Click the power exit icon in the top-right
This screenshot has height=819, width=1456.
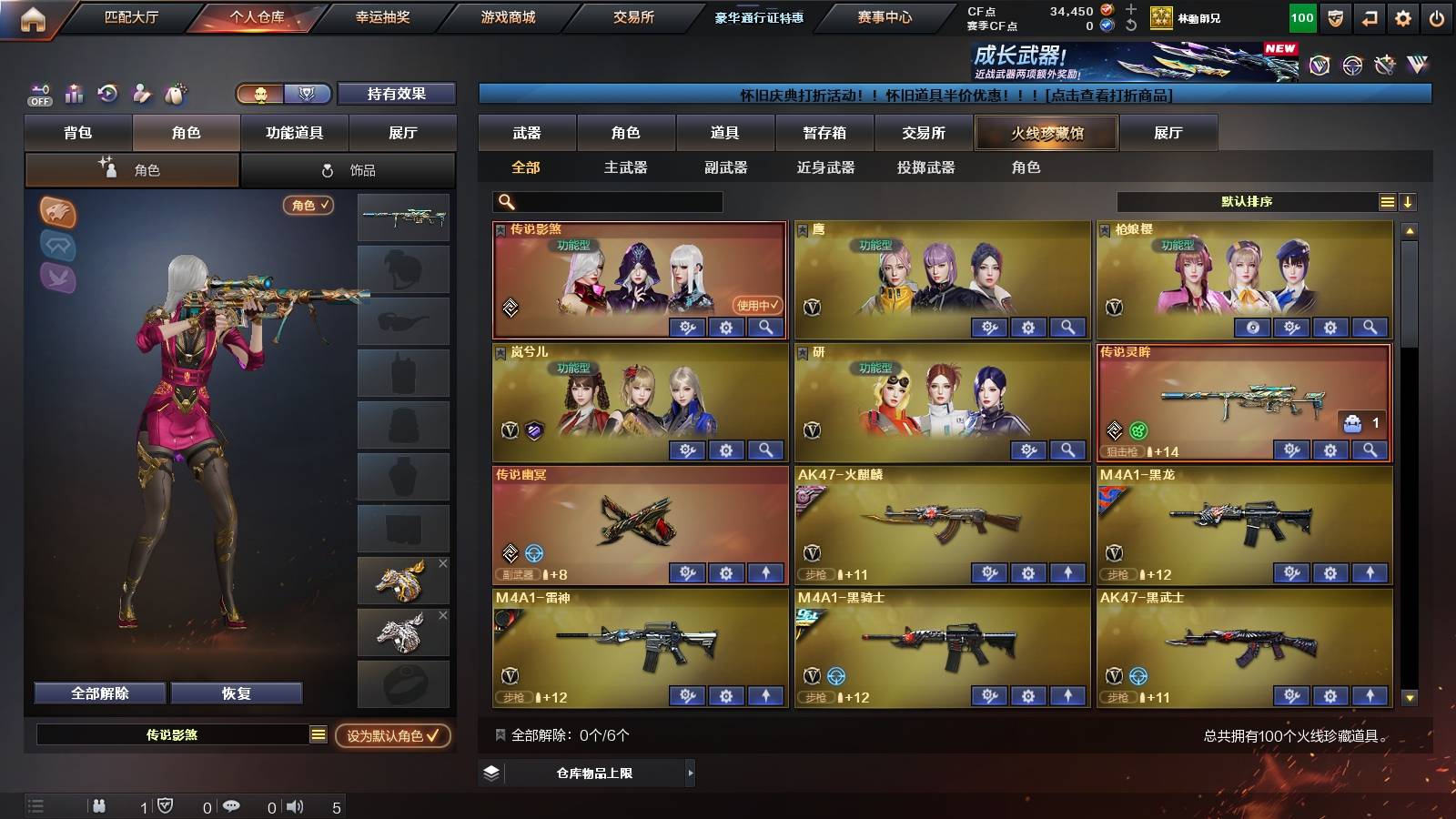pyautogui.click(x=1436, y=16)
